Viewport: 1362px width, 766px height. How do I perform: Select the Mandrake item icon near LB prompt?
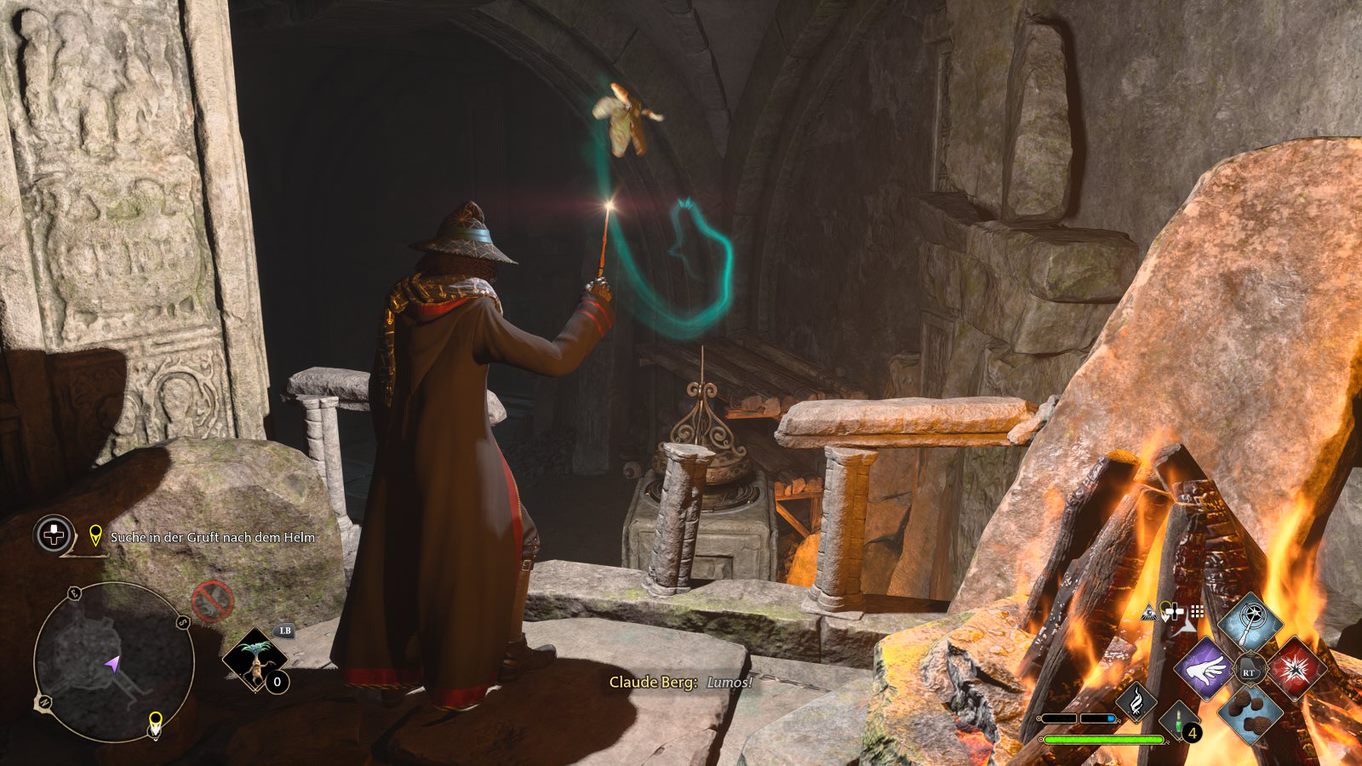[255, 660]
